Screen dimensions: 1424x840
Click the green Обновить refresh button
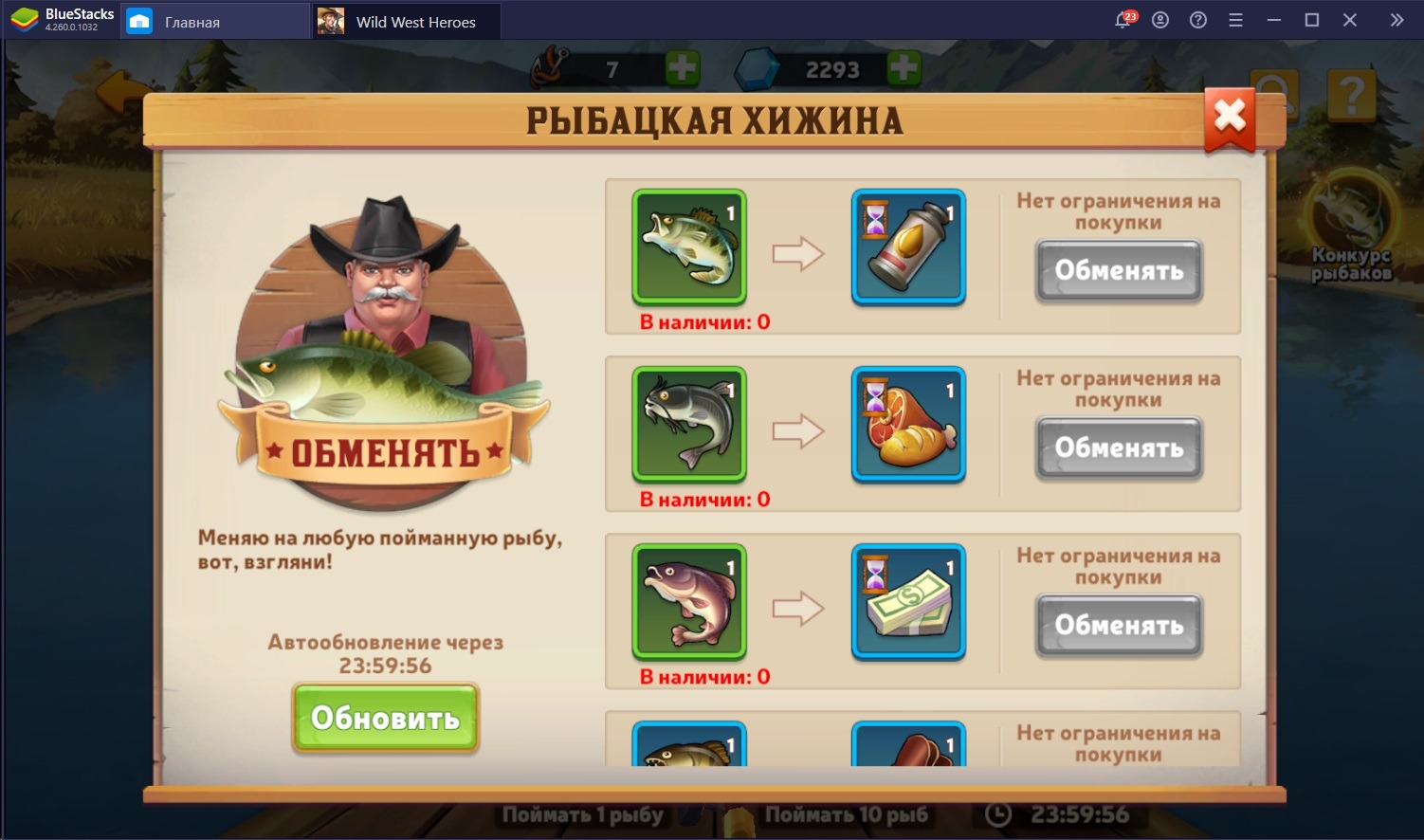(x=385, y=718)
